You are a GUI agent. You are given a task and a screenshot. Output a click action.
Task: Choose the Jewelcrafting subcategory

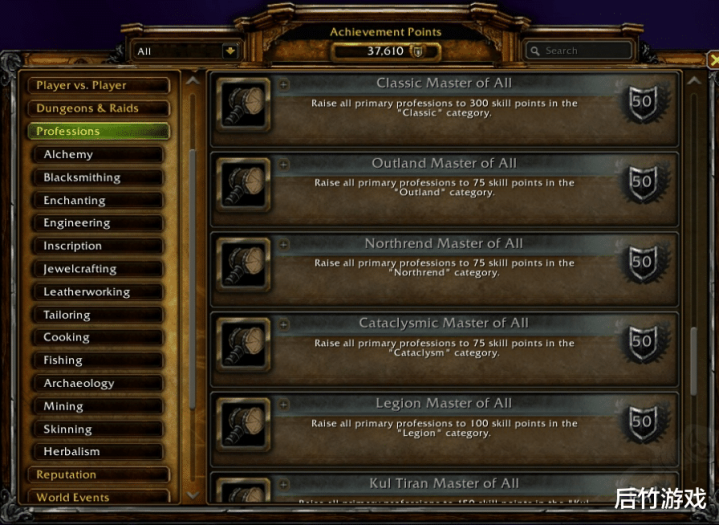click(x=100, y=269)
